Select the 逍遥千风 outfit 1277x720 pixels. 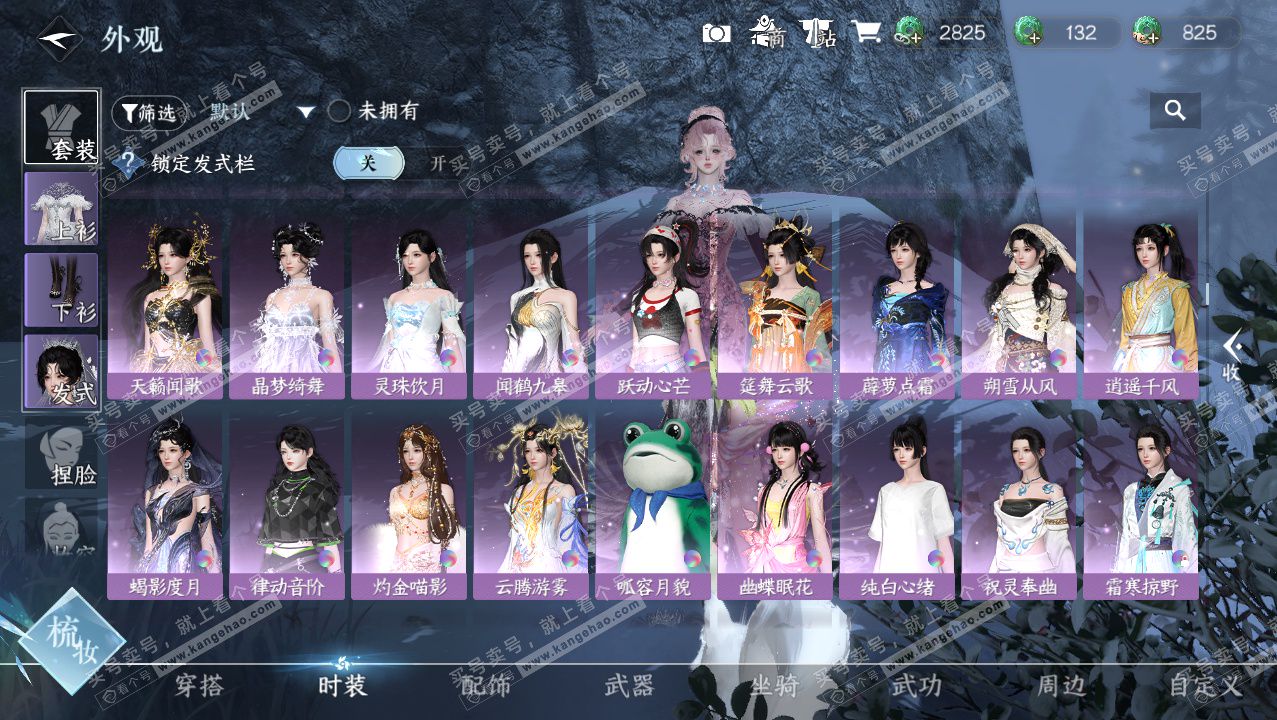(x=1141, y=305)
